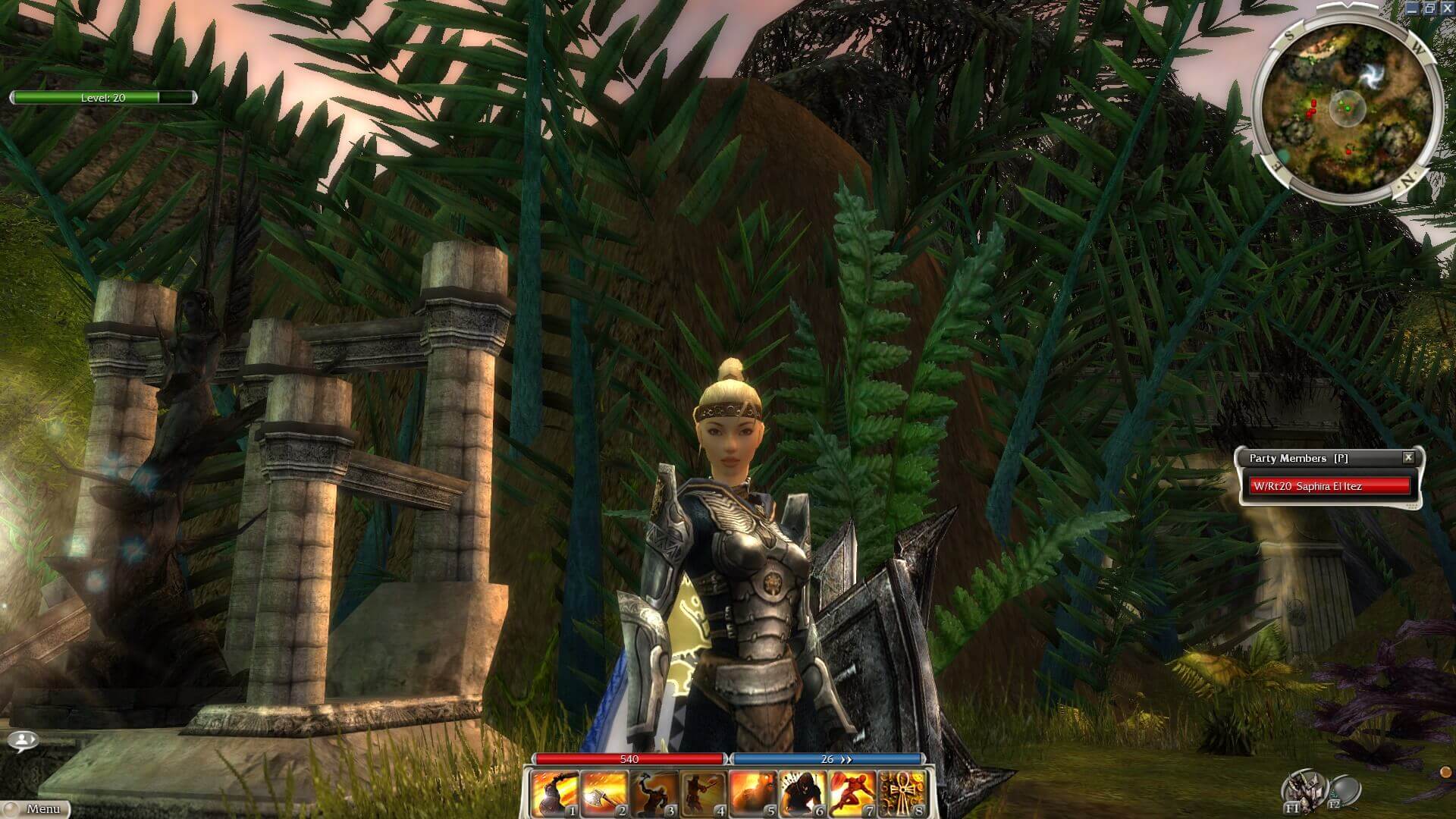Cast the resurrection ankh skill in slot 8
The height and width of the screenshot is (819, 1456).
(900, 792)
